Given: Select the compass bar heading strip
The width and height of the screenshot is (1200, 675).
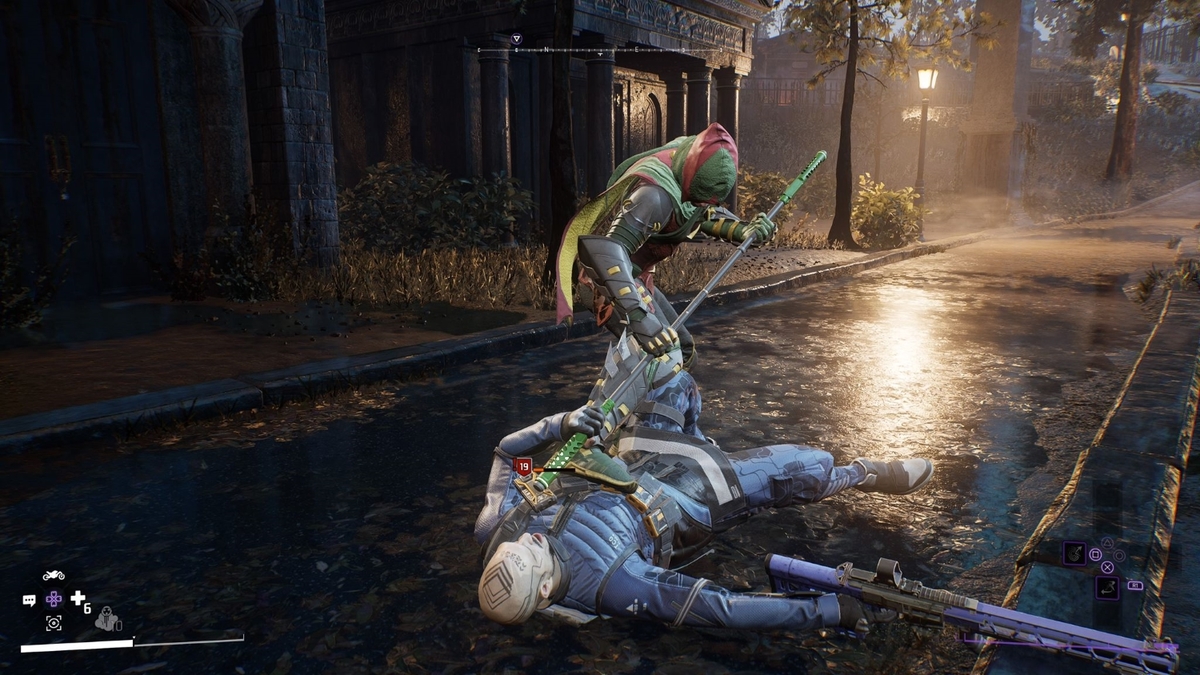Looking at the screenshot, I should 600,48.
